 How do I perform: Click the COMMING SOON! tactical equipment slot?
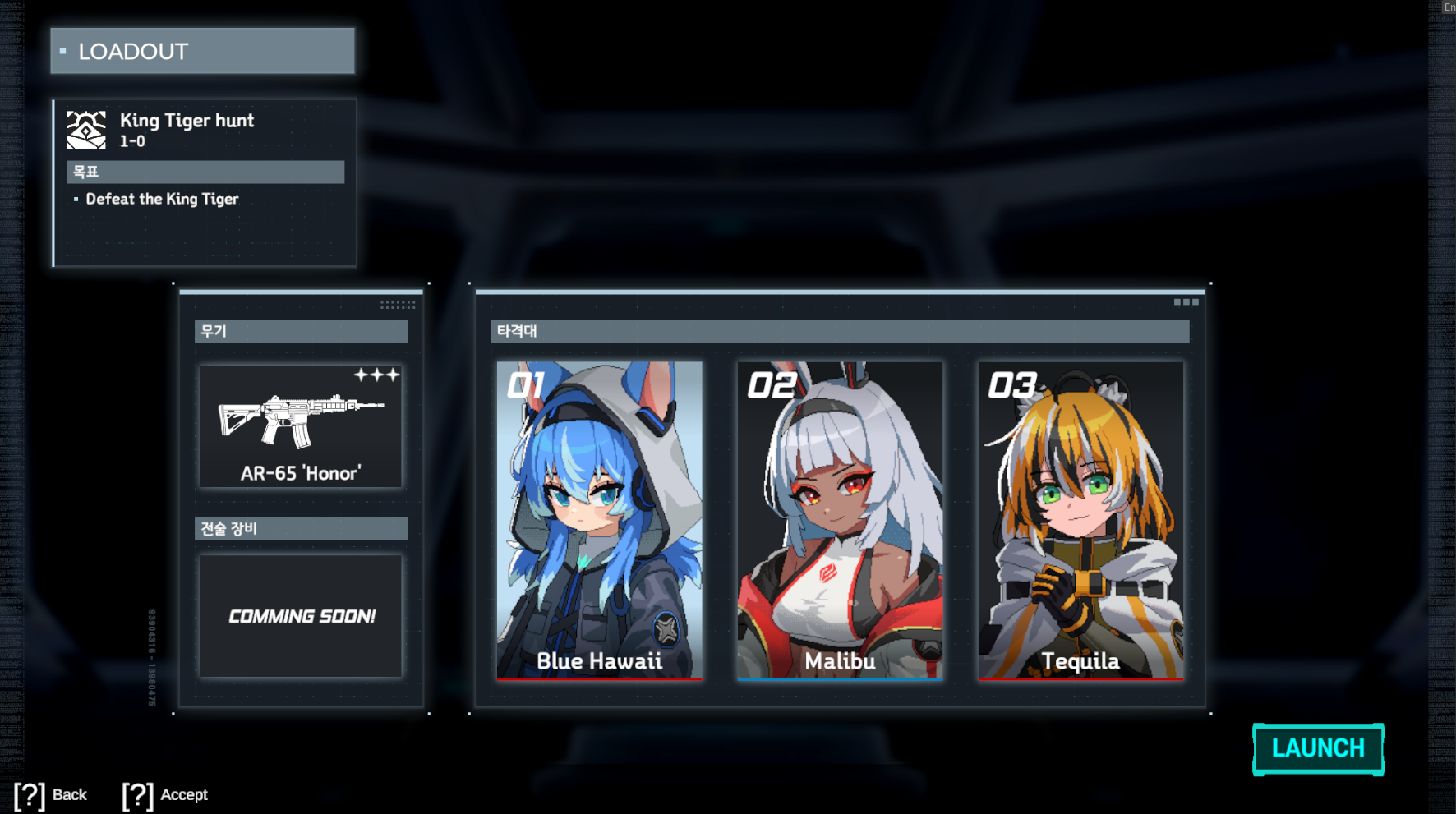pos(301,616)
